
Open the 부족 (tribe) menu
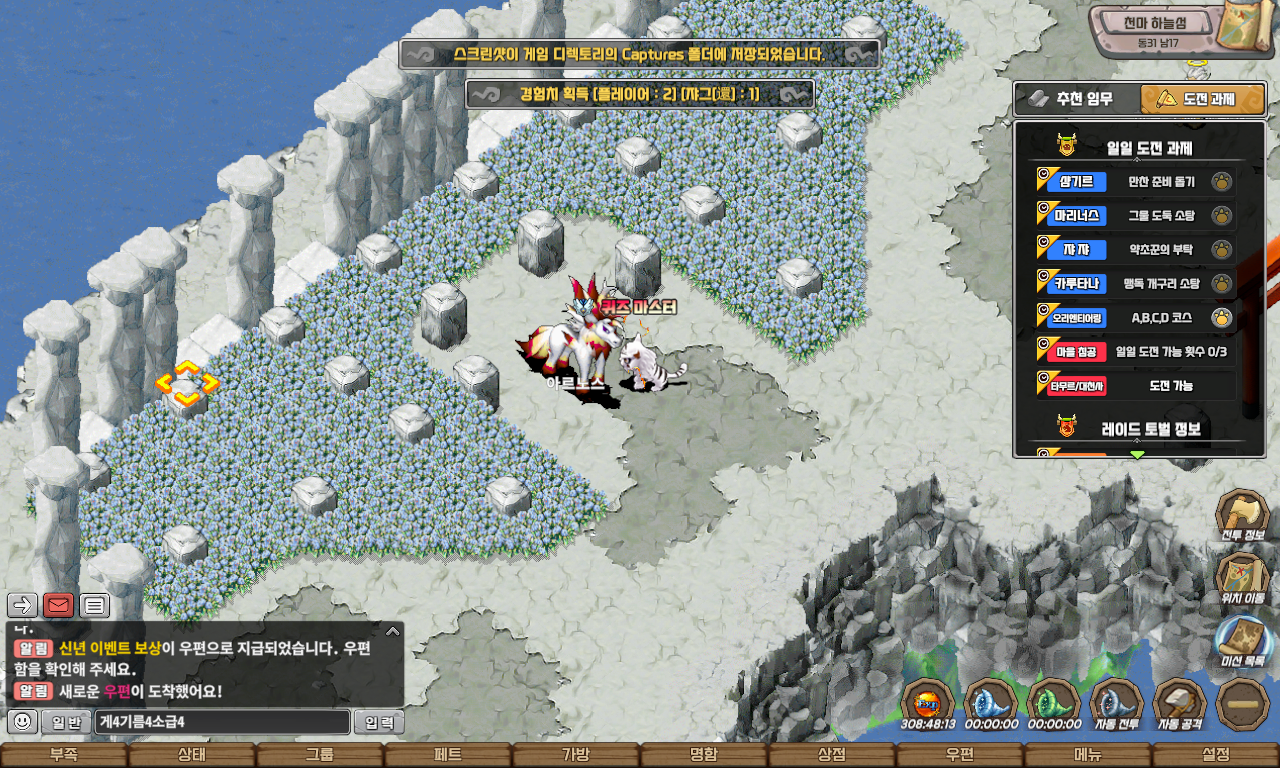(63, 755)
